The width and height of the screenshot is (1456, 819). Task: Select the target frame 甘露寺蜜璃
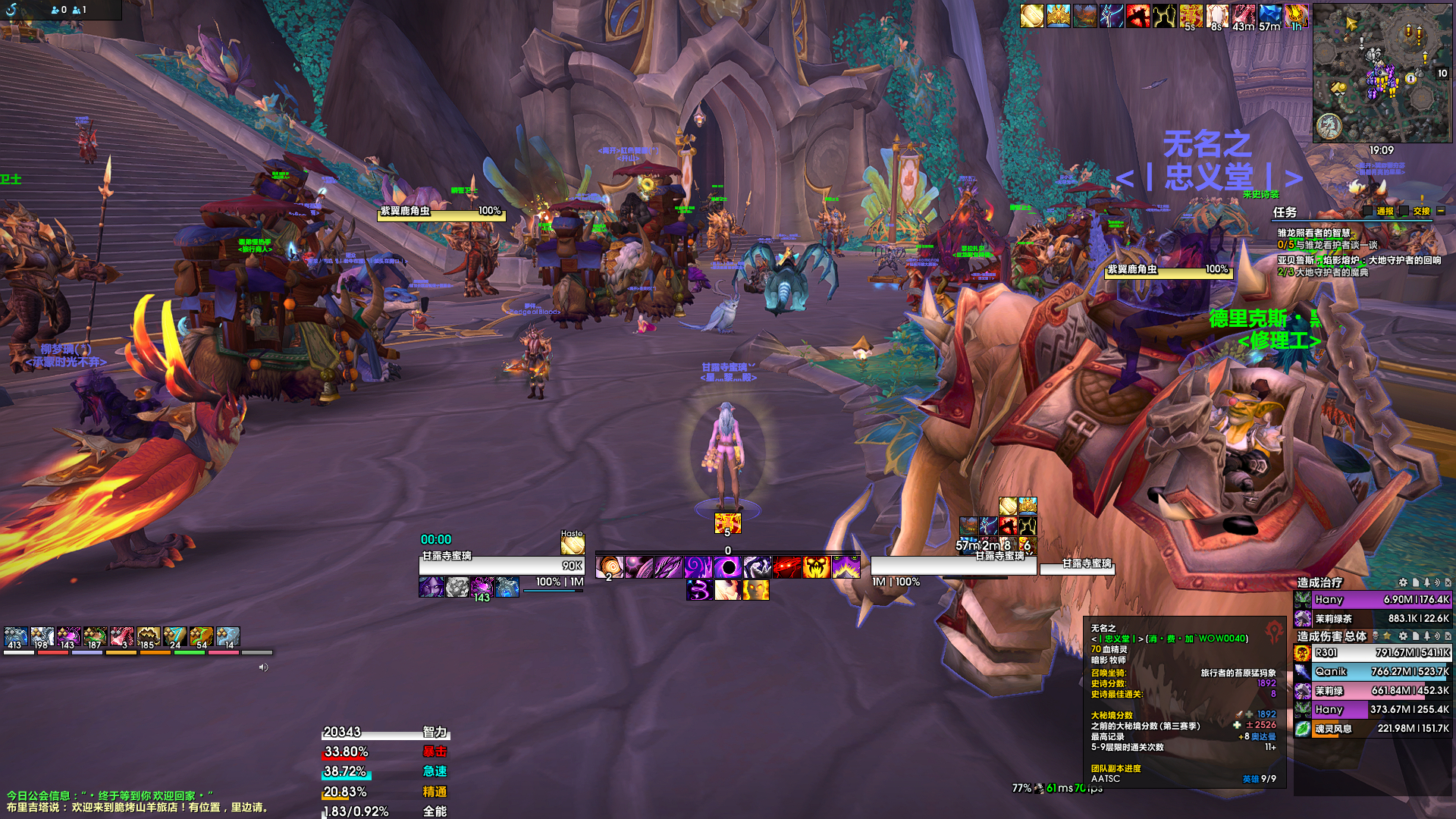pyautogui.click(x=953, y=565)
